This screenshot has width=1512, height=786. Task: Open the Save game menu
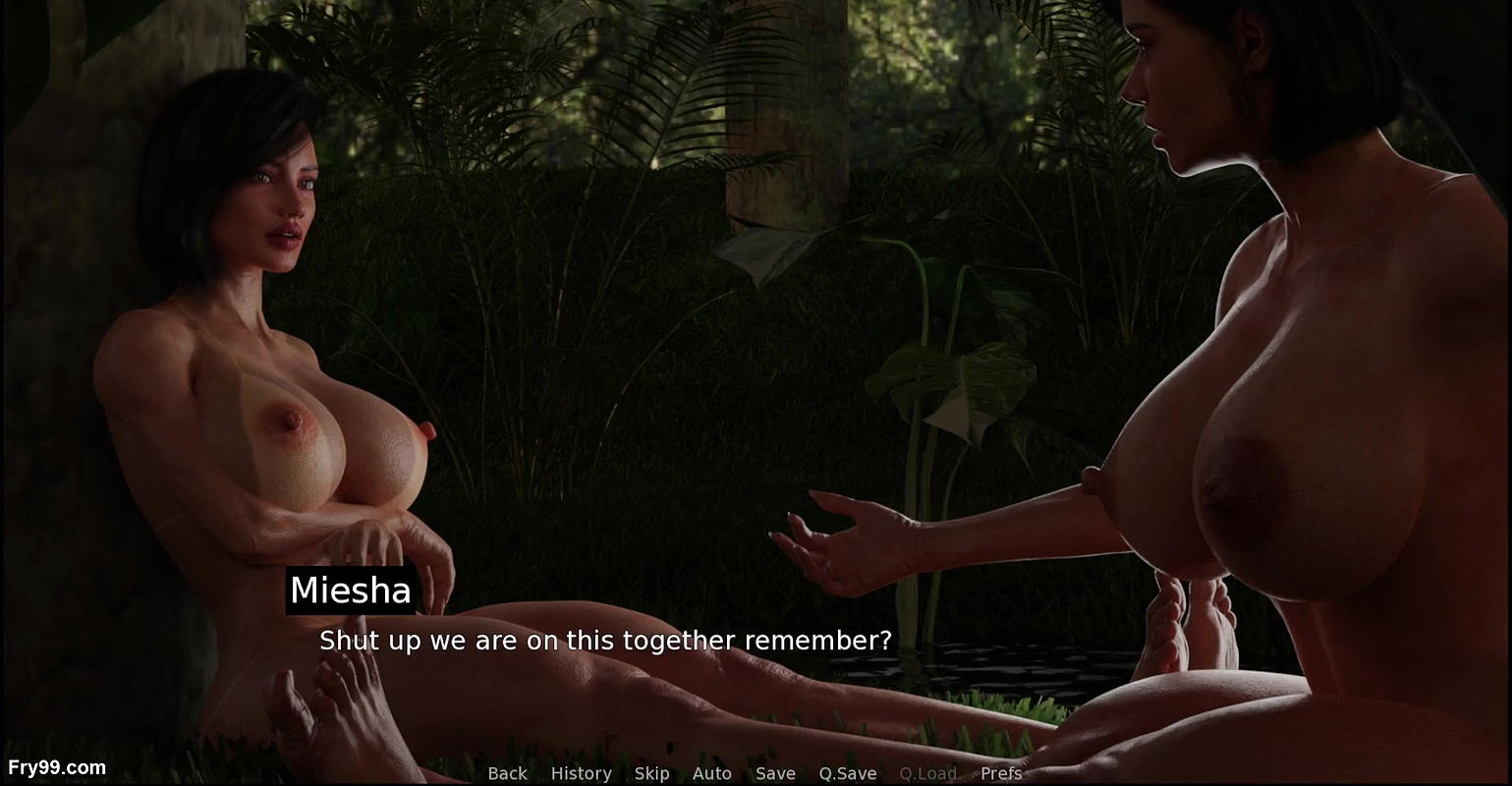775,773
